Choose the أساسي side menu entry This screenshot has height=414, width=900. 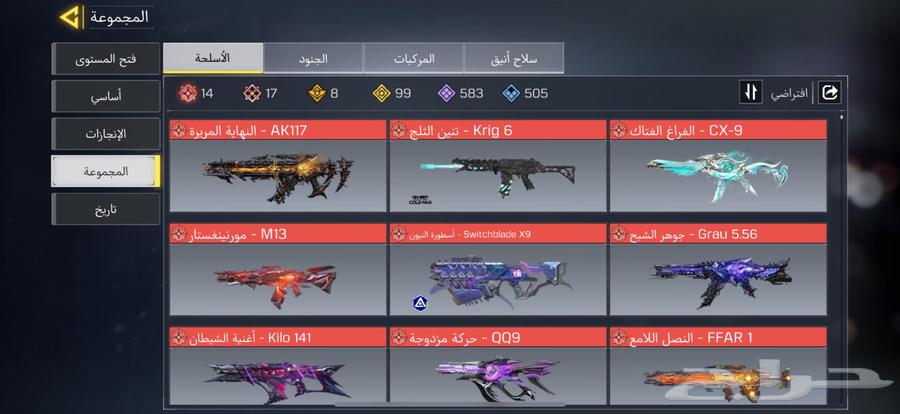pyautogui.click(x=105, y=96)
